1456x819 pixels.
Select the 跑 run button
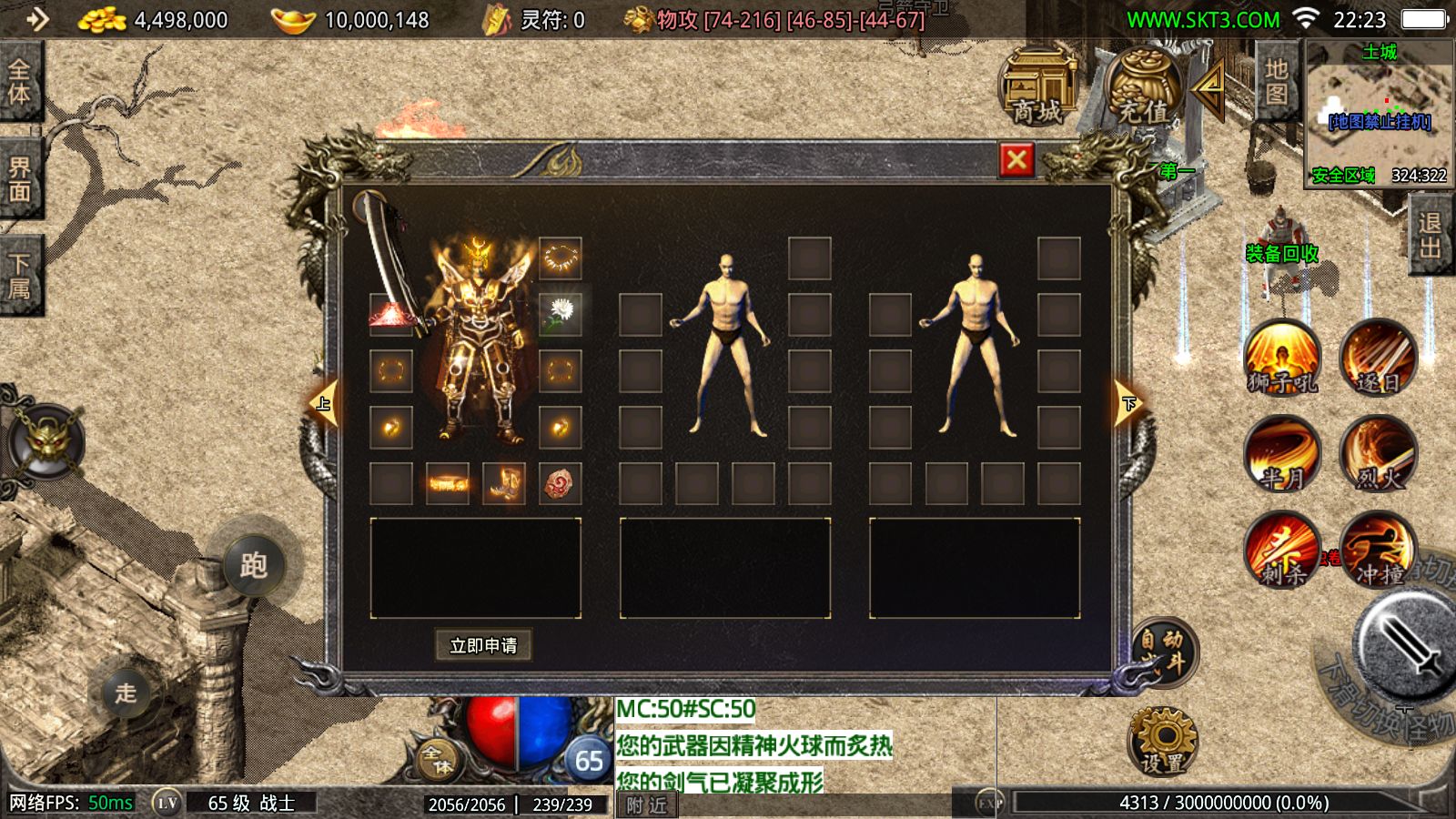click(x=253, y=565)
